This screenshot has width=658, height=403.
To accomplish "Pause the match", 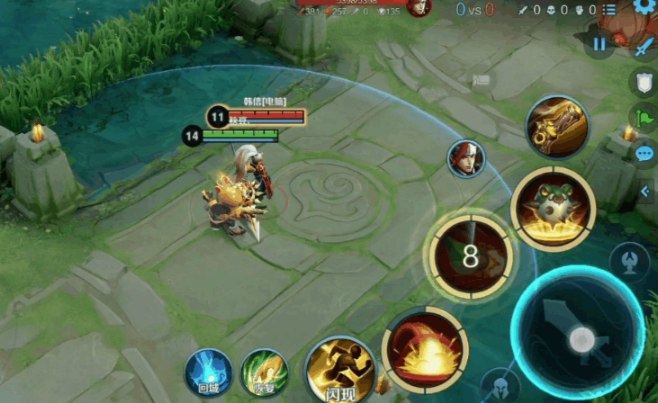I will point(598,44).
